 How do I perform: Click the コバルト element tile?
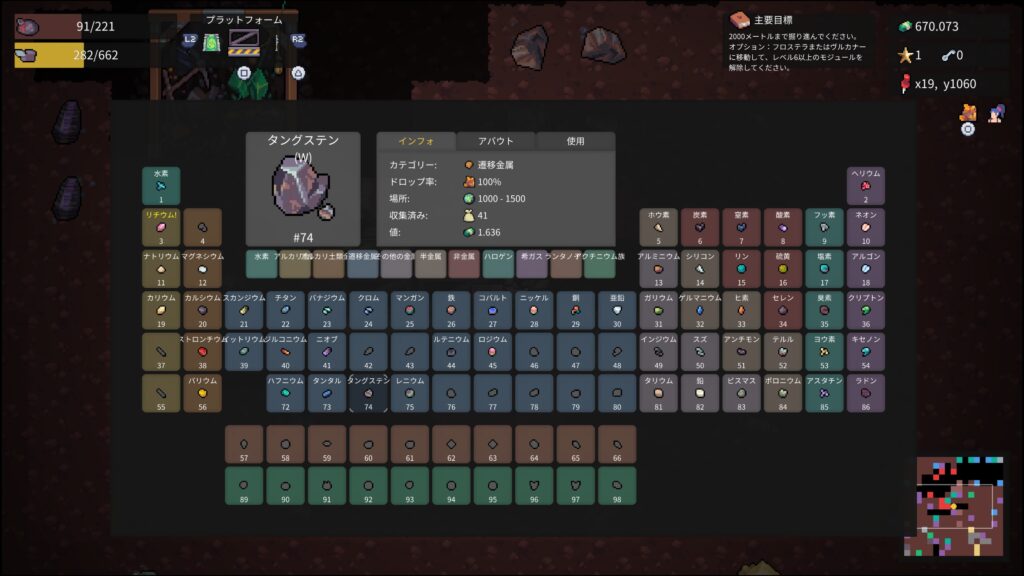click(493, 310)
